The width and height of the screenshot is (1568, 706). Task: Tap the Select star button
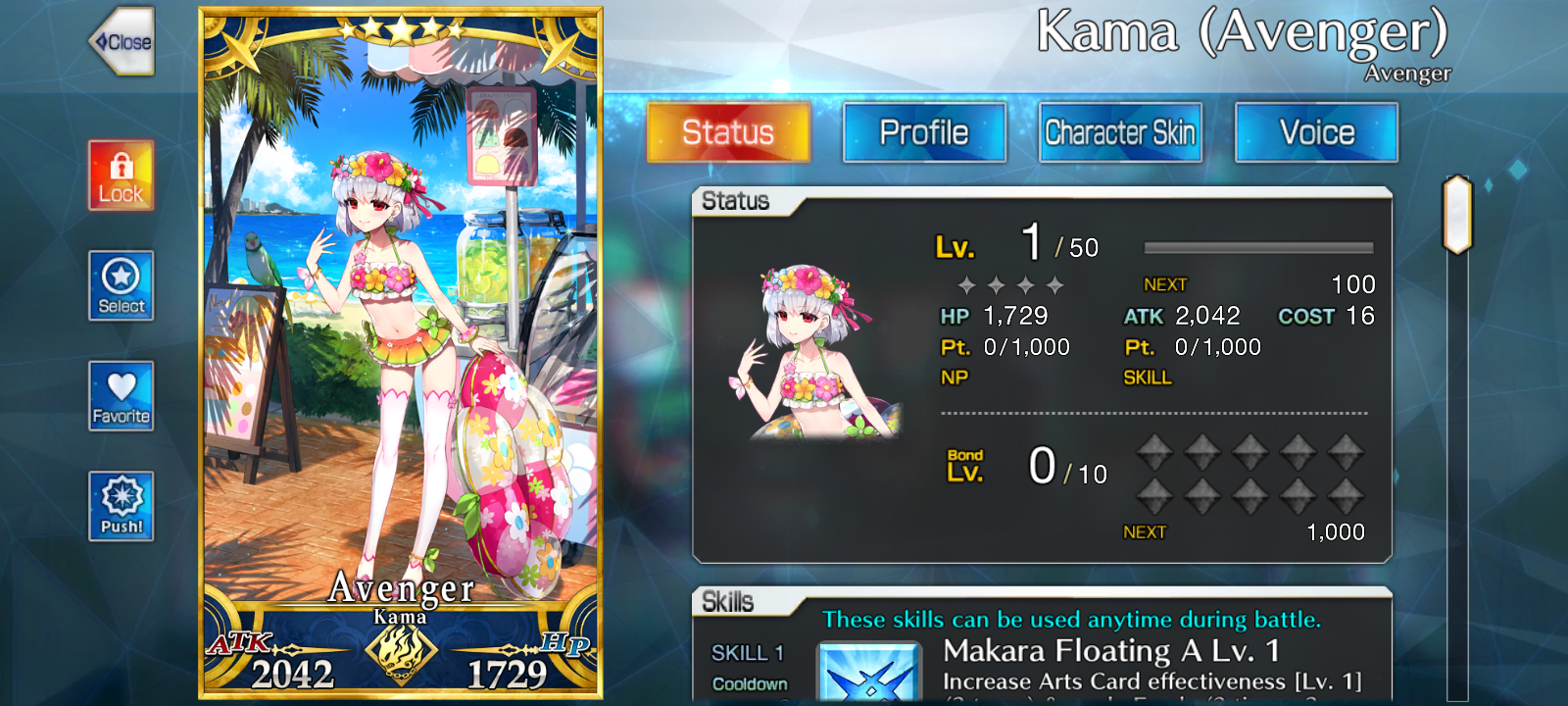click(x=121, y=285)
